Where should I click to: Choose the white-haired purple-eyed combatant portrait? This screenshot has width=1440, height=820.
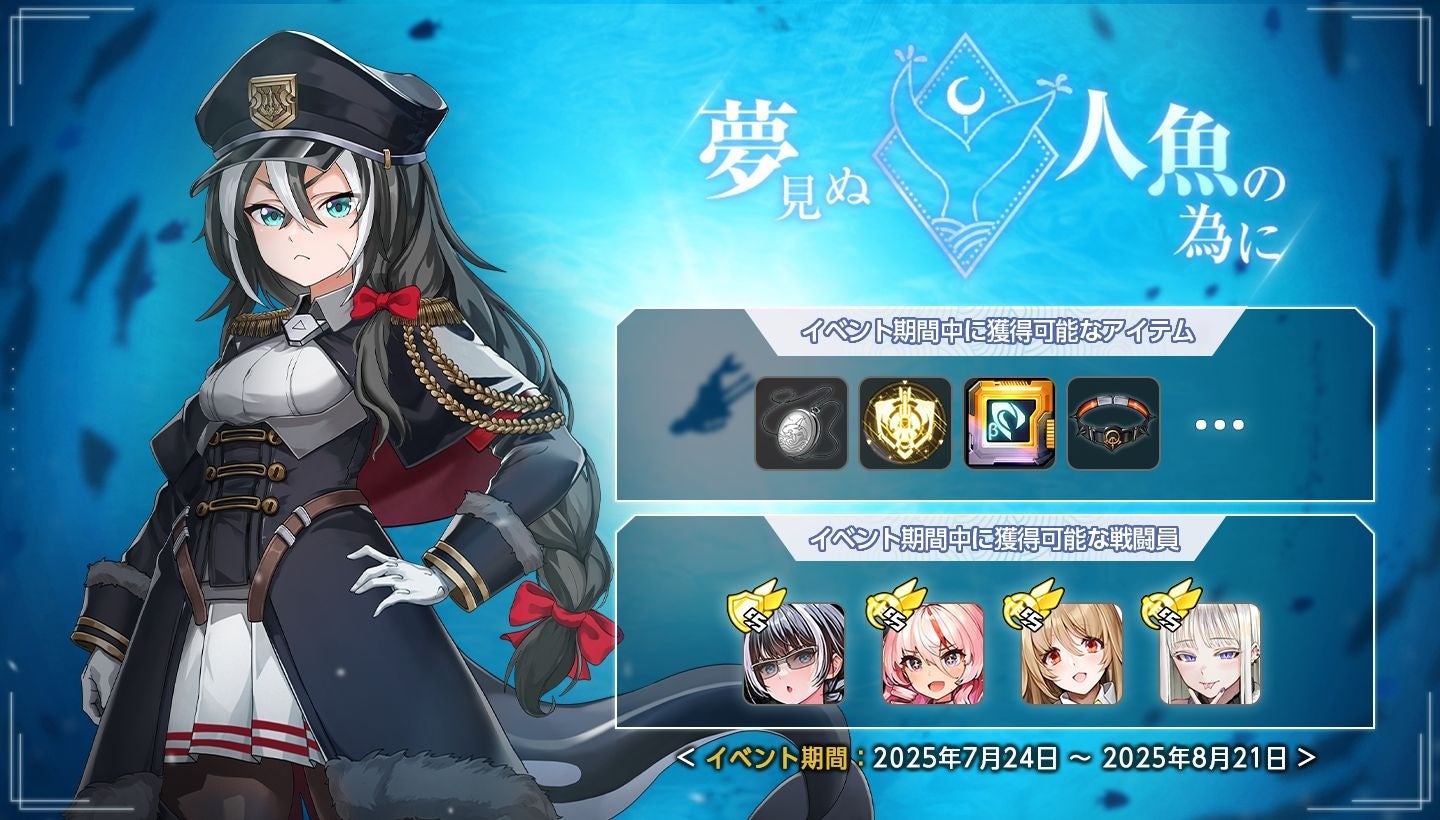pyautogui.click(x=1210, y=654)
